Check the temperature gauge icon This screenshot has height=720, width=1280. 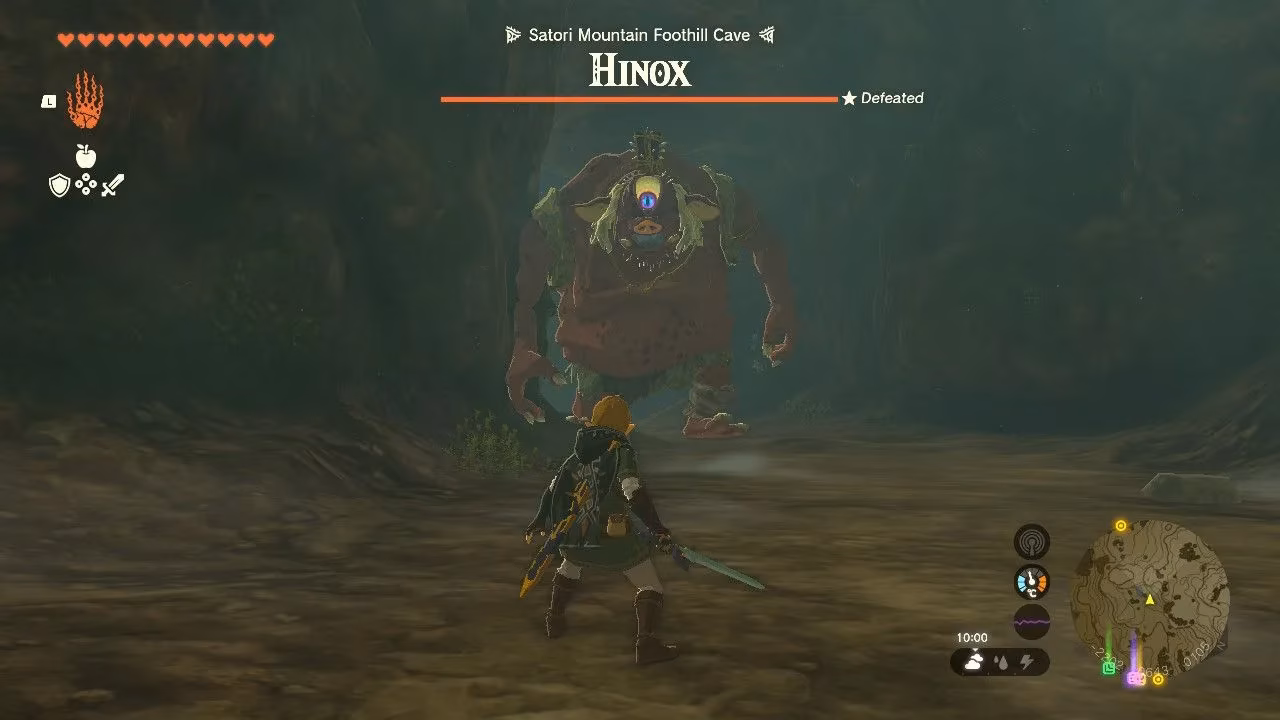[x=1032, y=582]
